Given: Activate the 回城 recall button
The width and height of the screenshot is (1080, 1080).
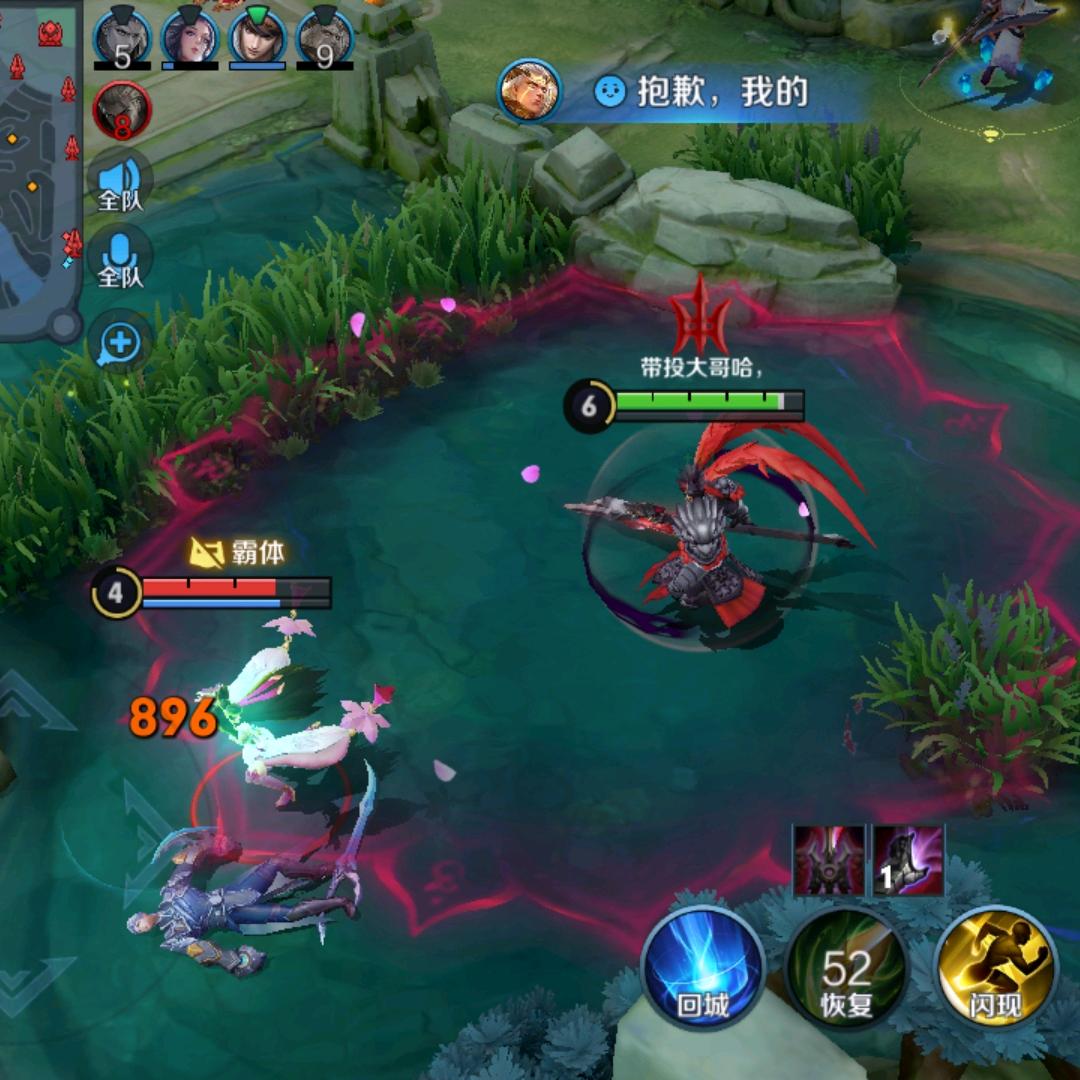Looking at the screenshot, I should tap(702, 968).
